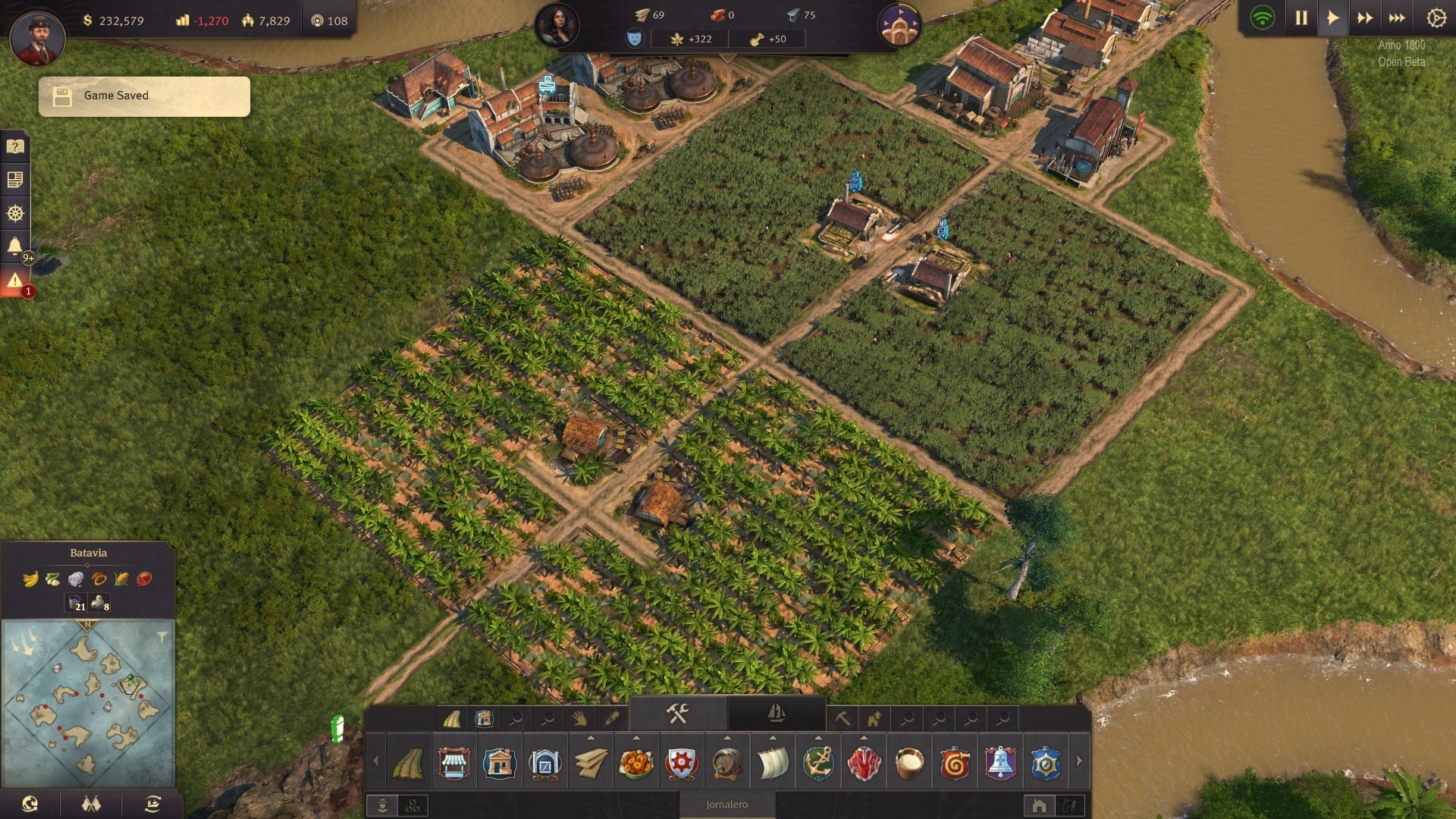Open the notifications bell

pyautogui.click(x=15, y=246)
